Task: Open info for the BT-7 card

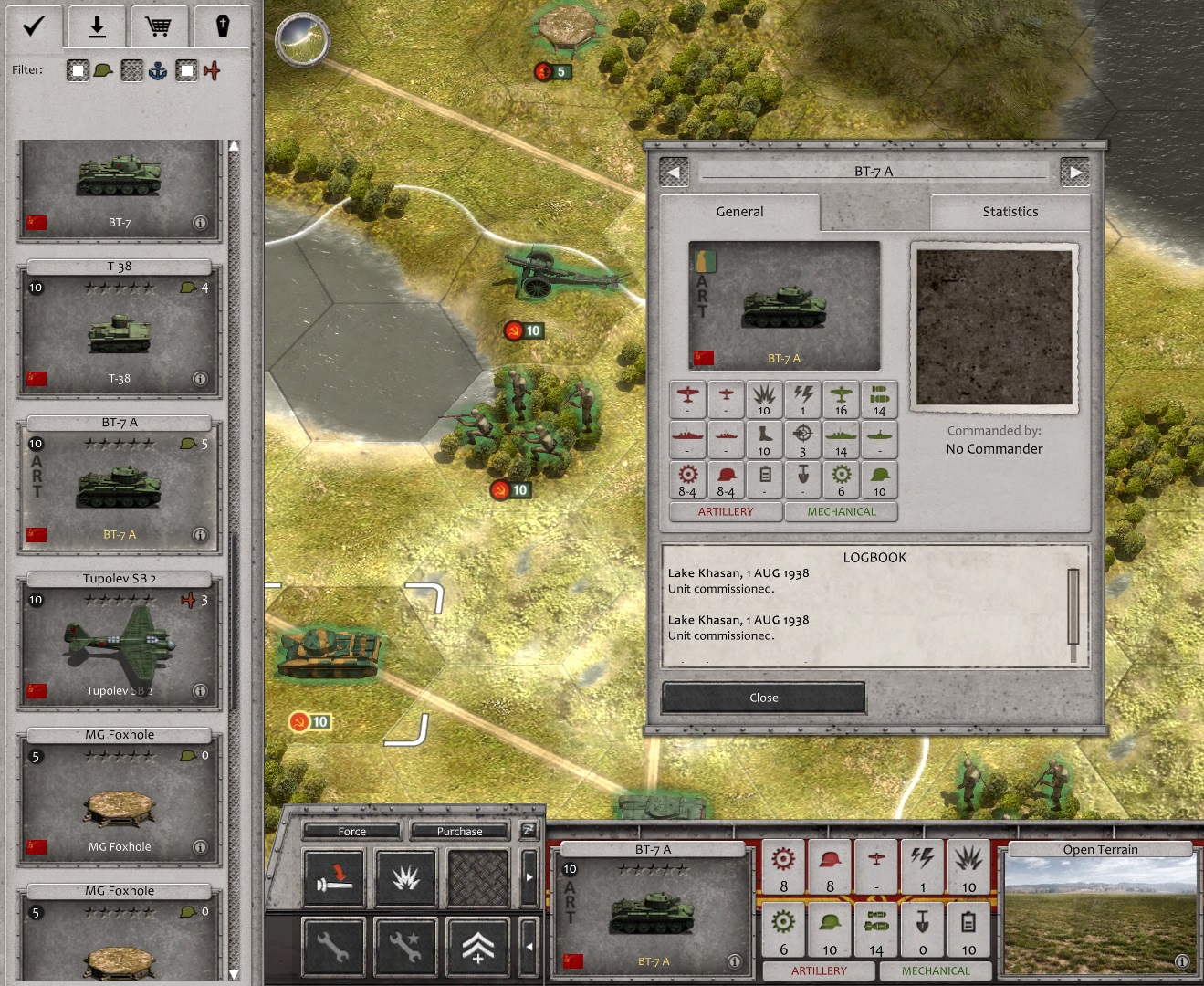Action: pos(200,223)
